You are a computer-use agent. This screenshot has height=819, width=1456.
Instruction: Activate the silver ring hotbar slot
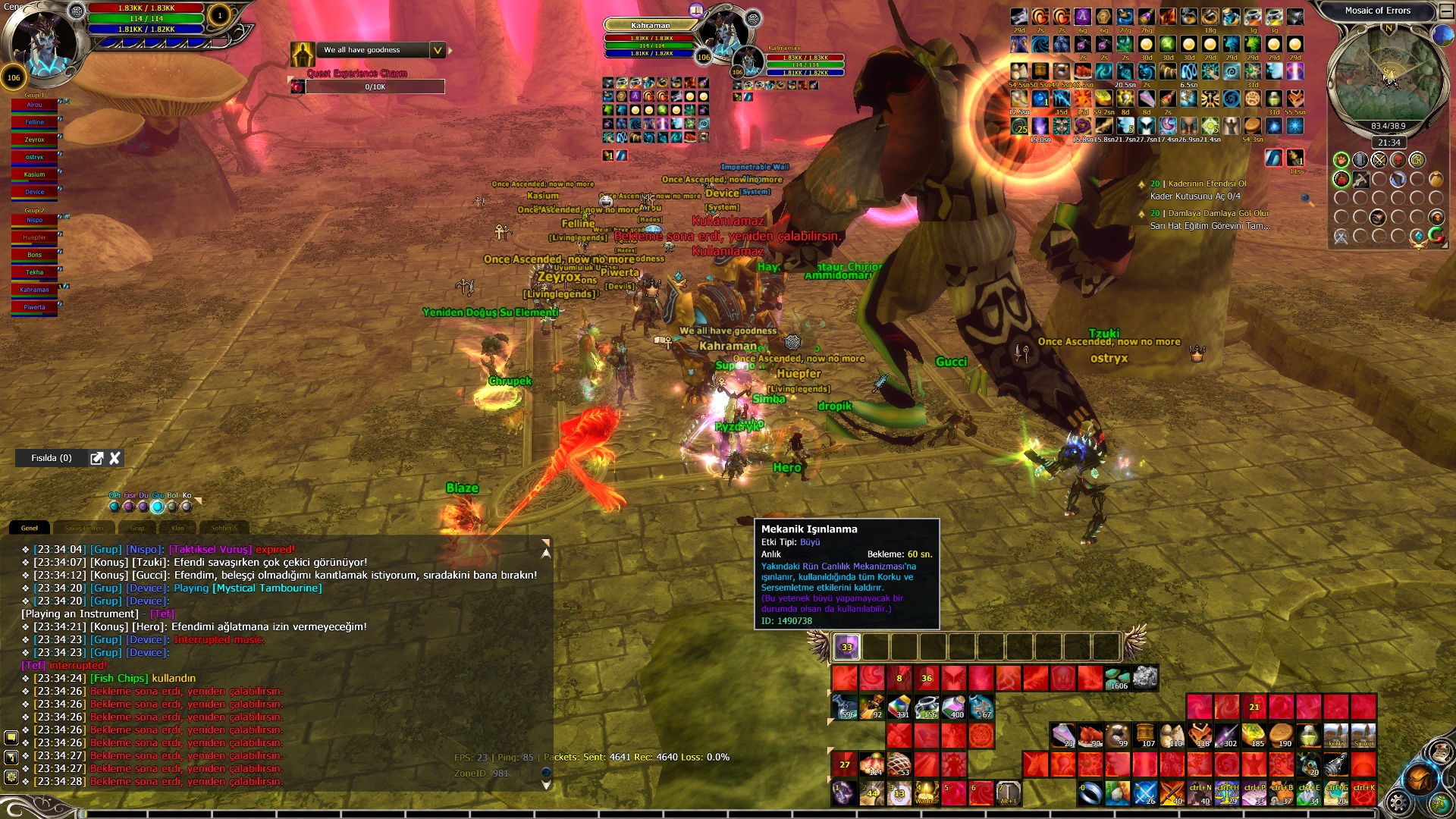click(x=1090, y=792)
